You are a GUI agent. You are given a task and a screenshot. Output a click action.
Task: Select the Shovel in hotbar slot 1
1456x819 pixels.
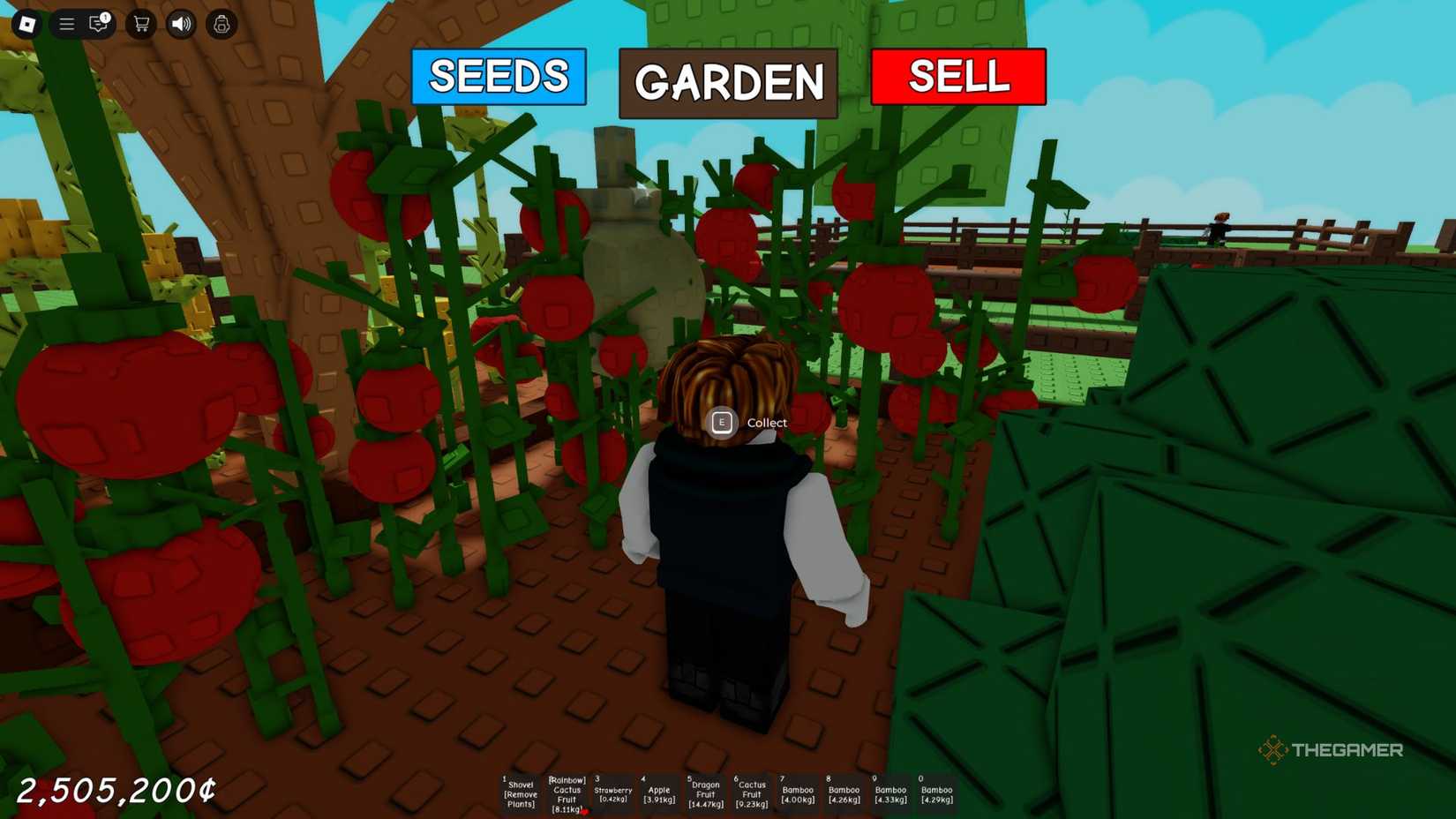coord(521,794)
